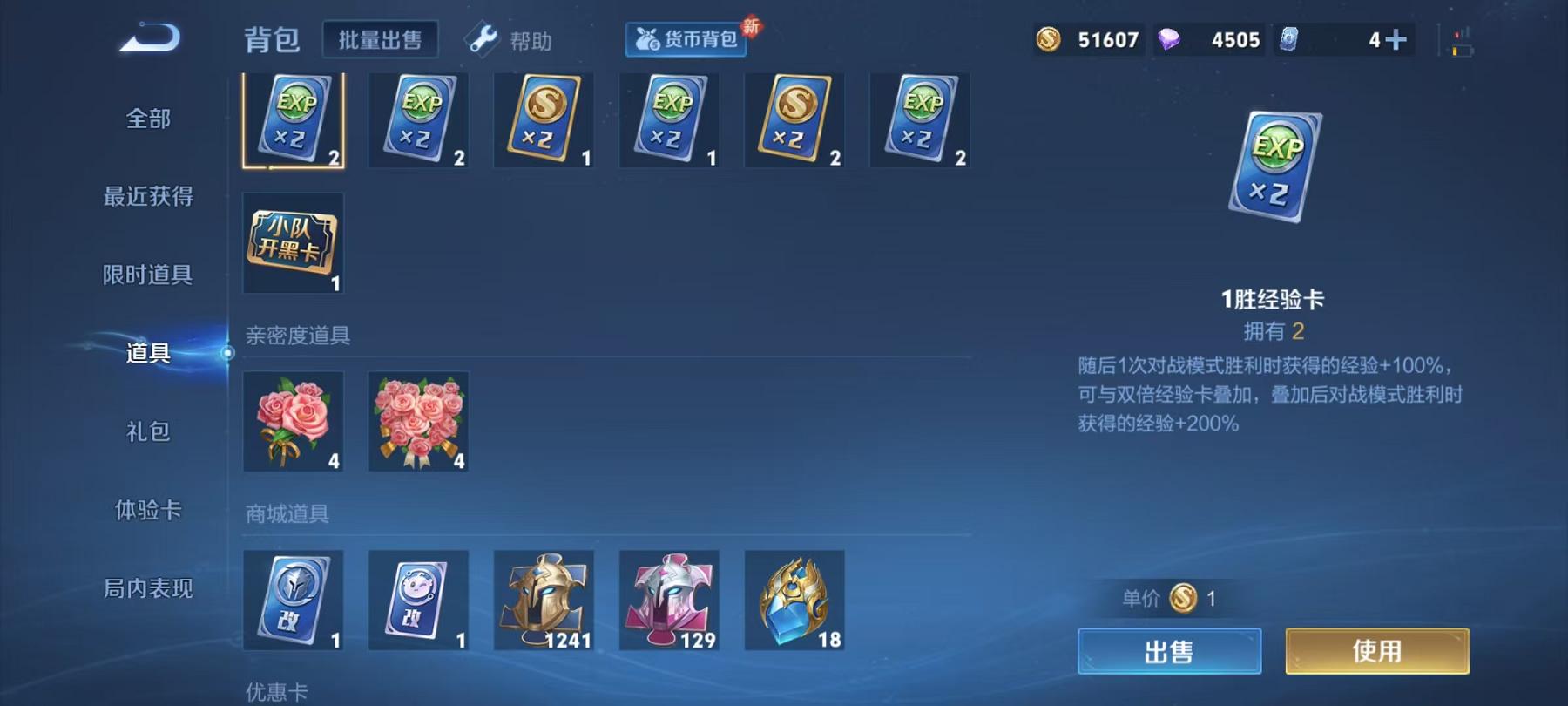Click the plus icon to add tickets
The height and width of the screenshot is (706, 1568).
[1387, 37]
